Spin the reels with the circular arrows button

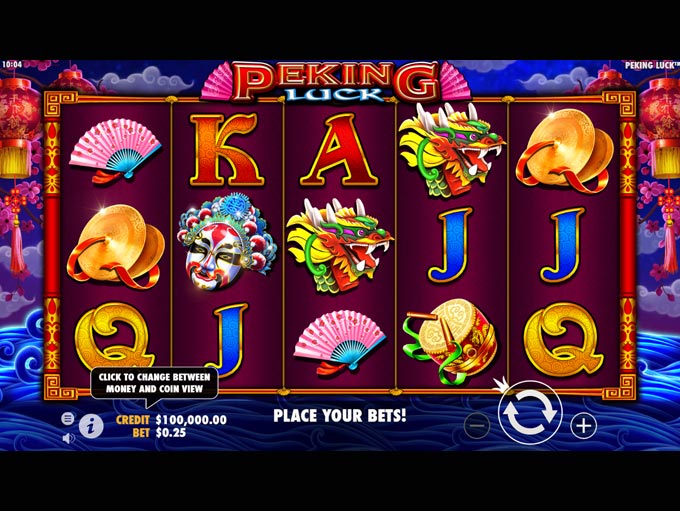pyautogui.click(x=529, y=414)
